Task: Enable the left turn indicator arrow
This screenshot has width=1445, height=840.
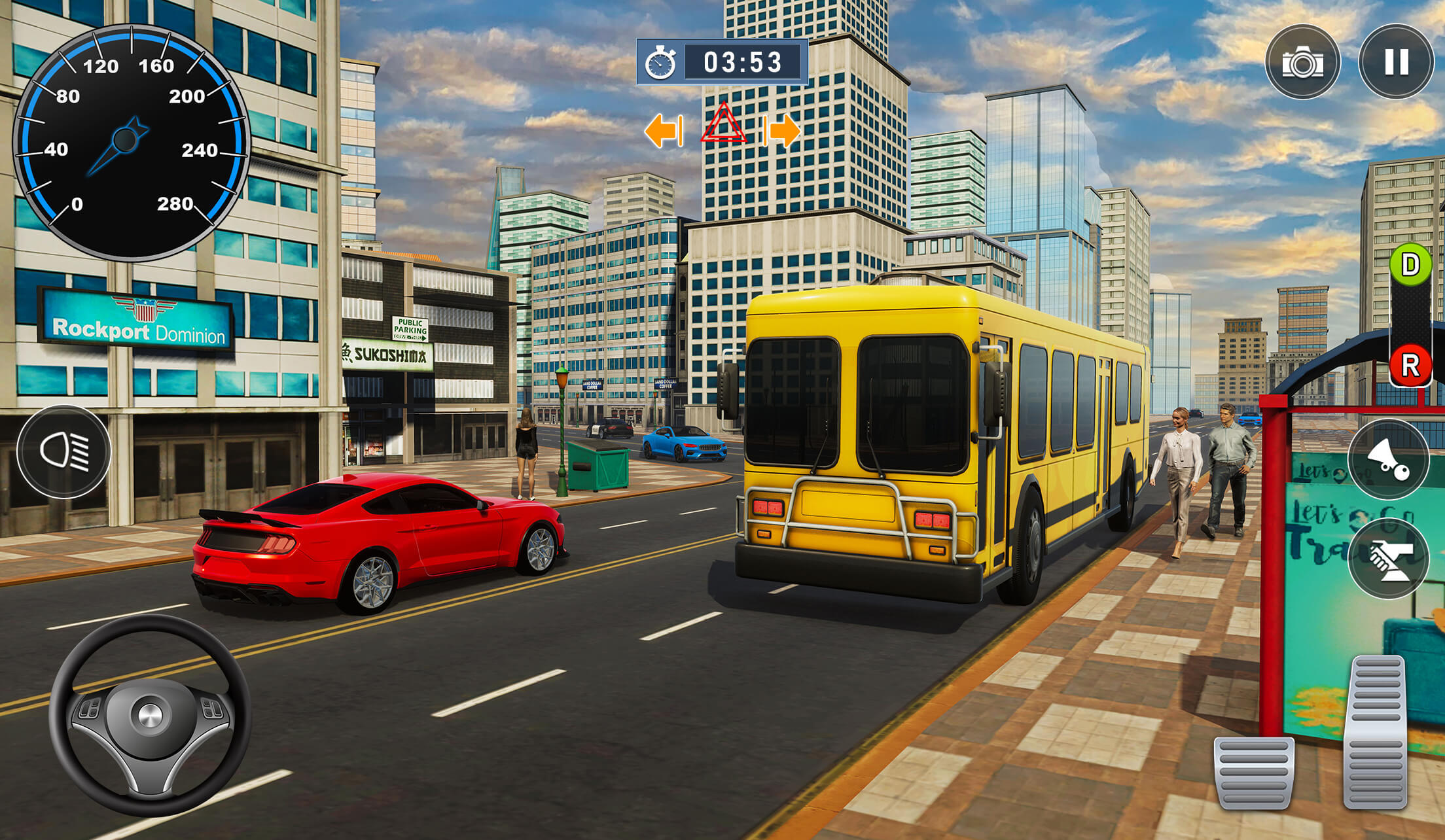Action: pos(664,130)
